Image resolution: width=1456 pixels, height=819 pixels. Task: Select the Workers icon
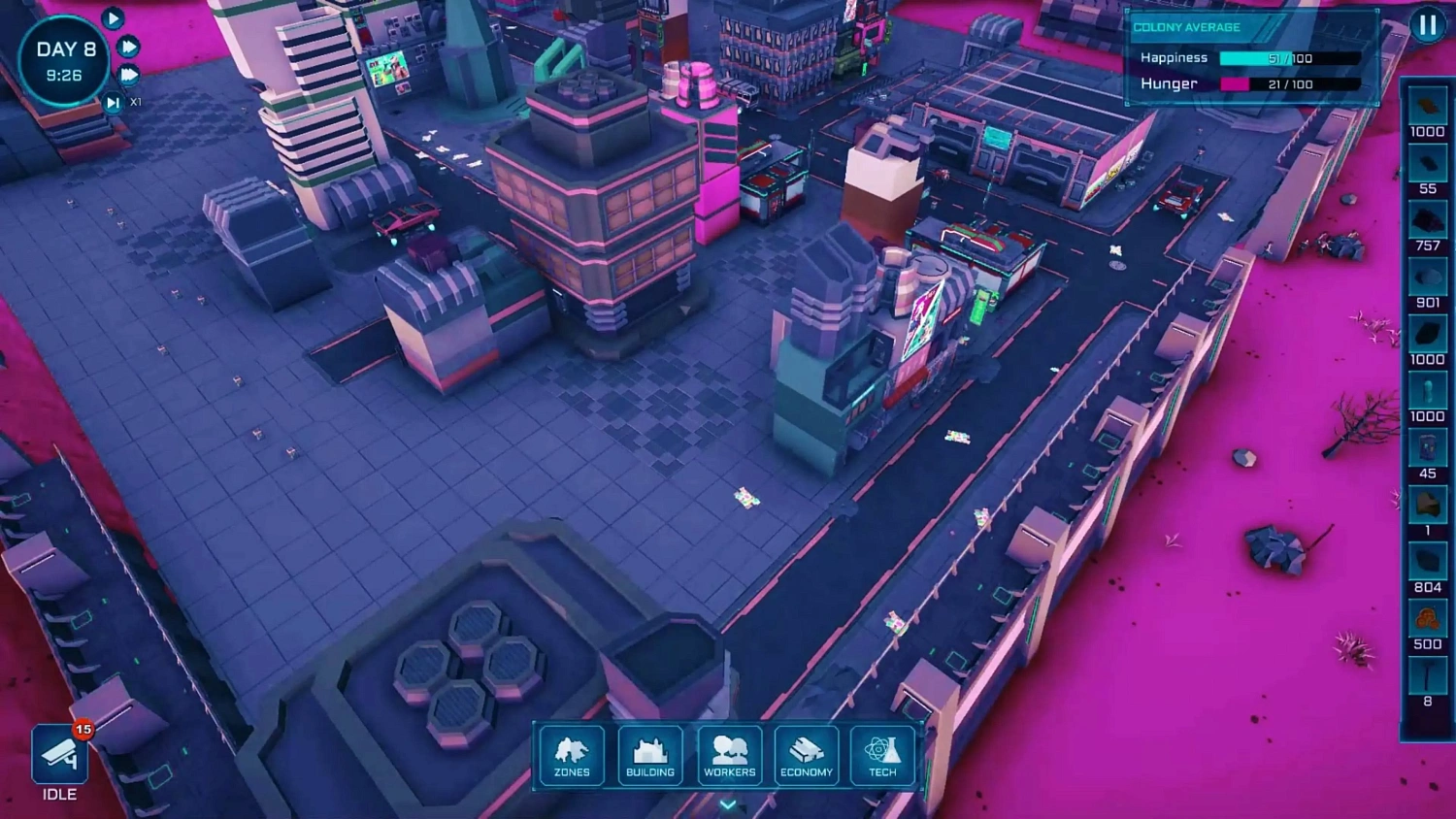pyautogui.click(x=729, y=755)
